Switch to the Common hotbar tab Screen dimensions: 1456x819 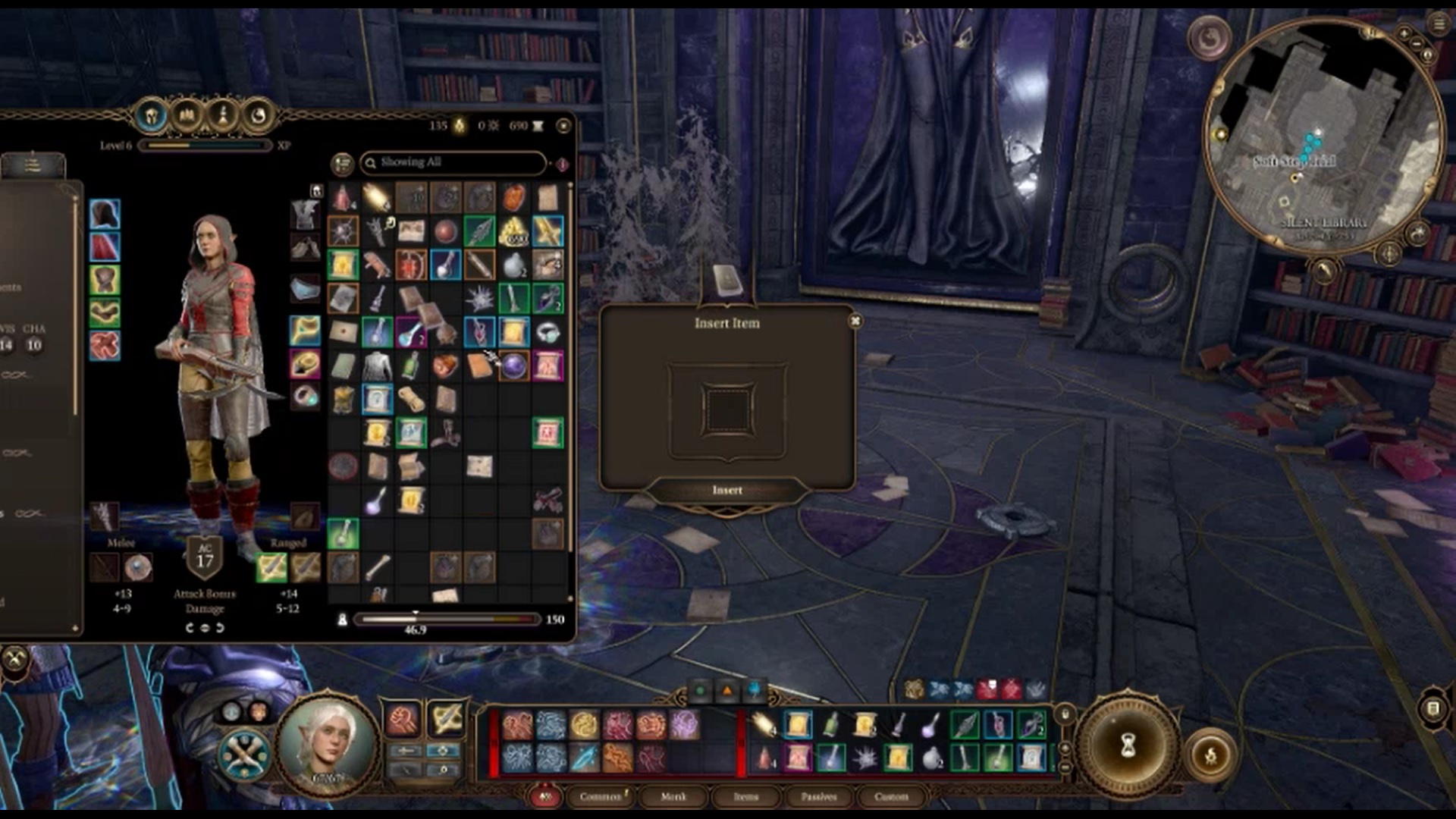click(601, 796)
